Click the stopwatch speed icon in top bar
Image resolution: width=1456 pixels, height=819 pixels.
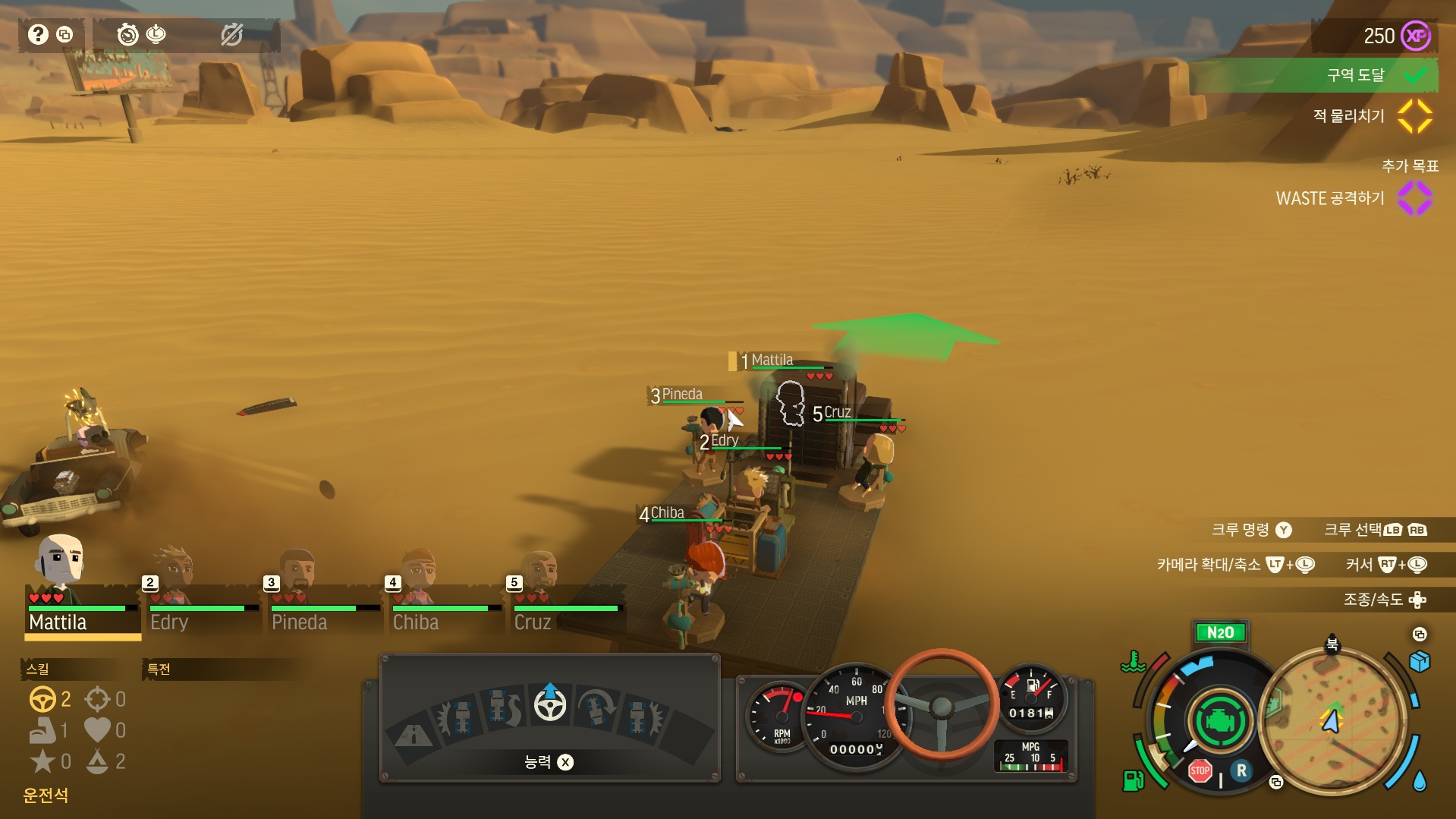[x=127, y=34]
